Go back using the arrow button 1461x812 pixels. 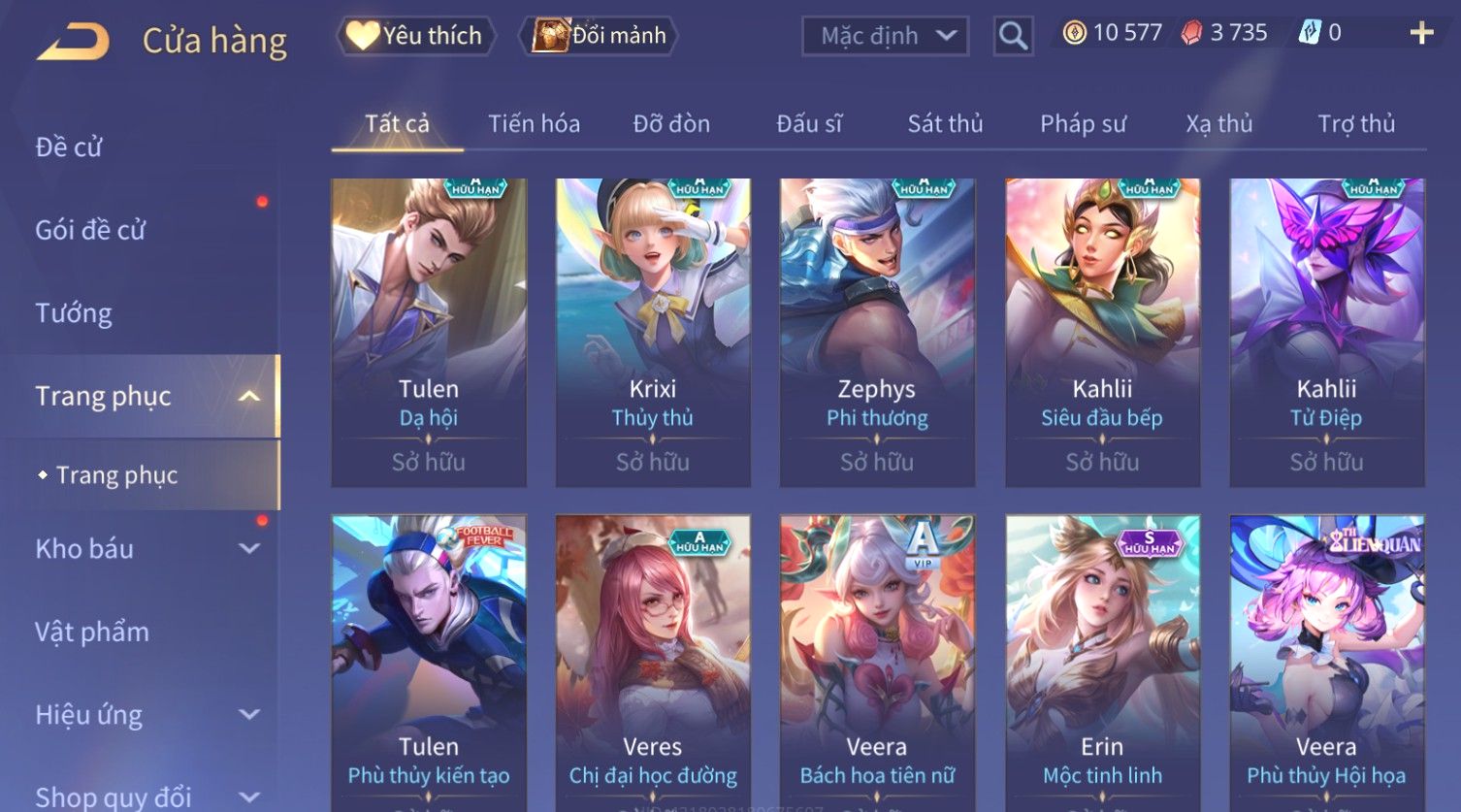[74, 42]
